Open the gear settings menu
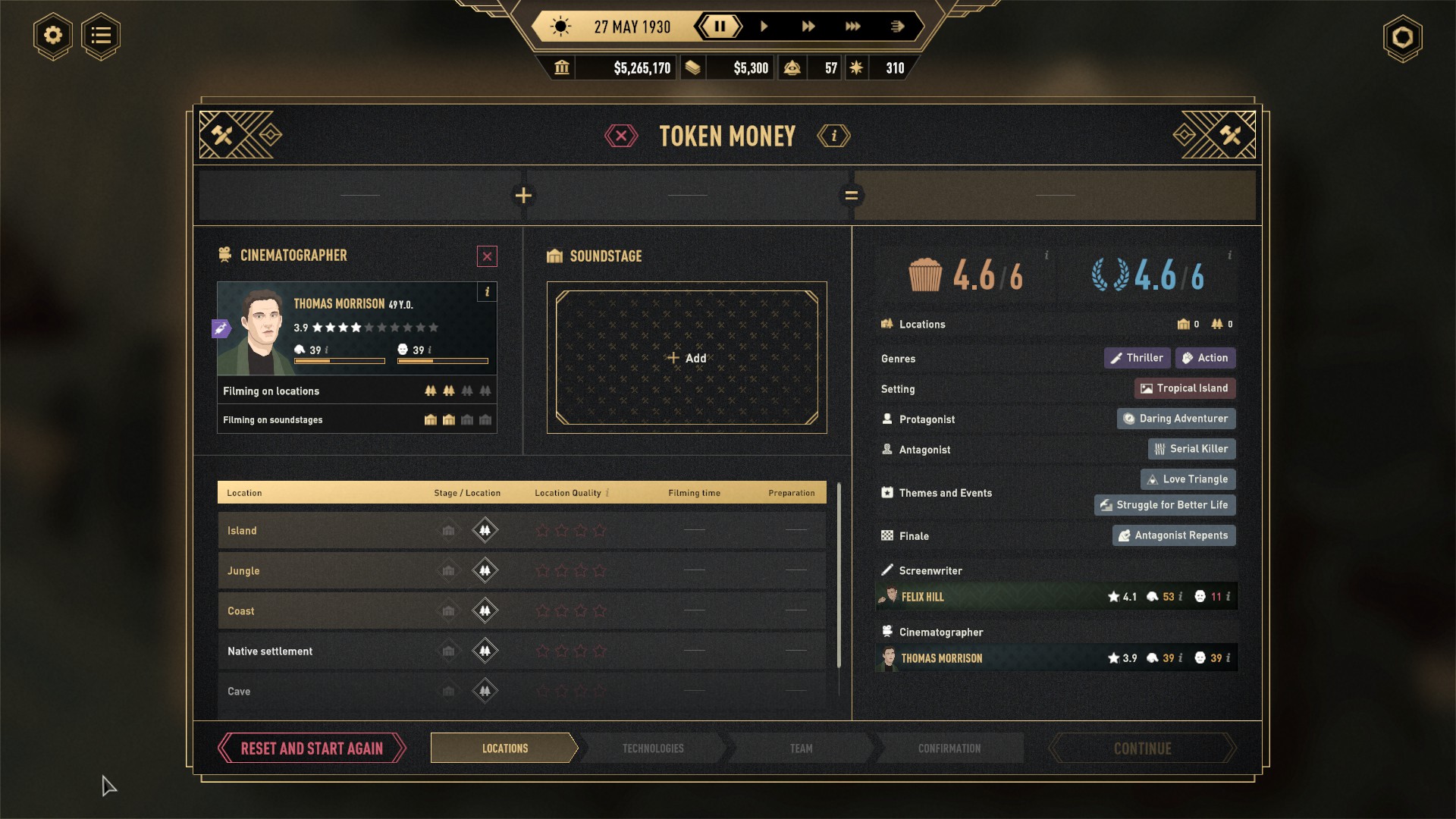1456x819 pixels. click(x=52, y=36)
